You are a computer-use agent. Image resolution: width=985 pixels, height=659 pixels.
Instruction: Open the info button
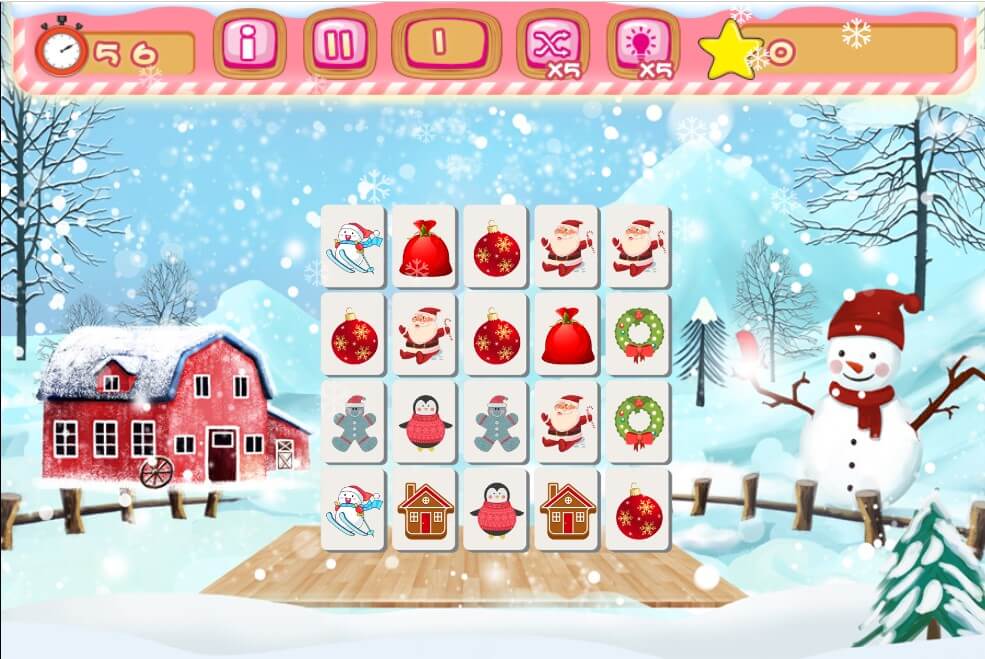[x=249, y=44]
